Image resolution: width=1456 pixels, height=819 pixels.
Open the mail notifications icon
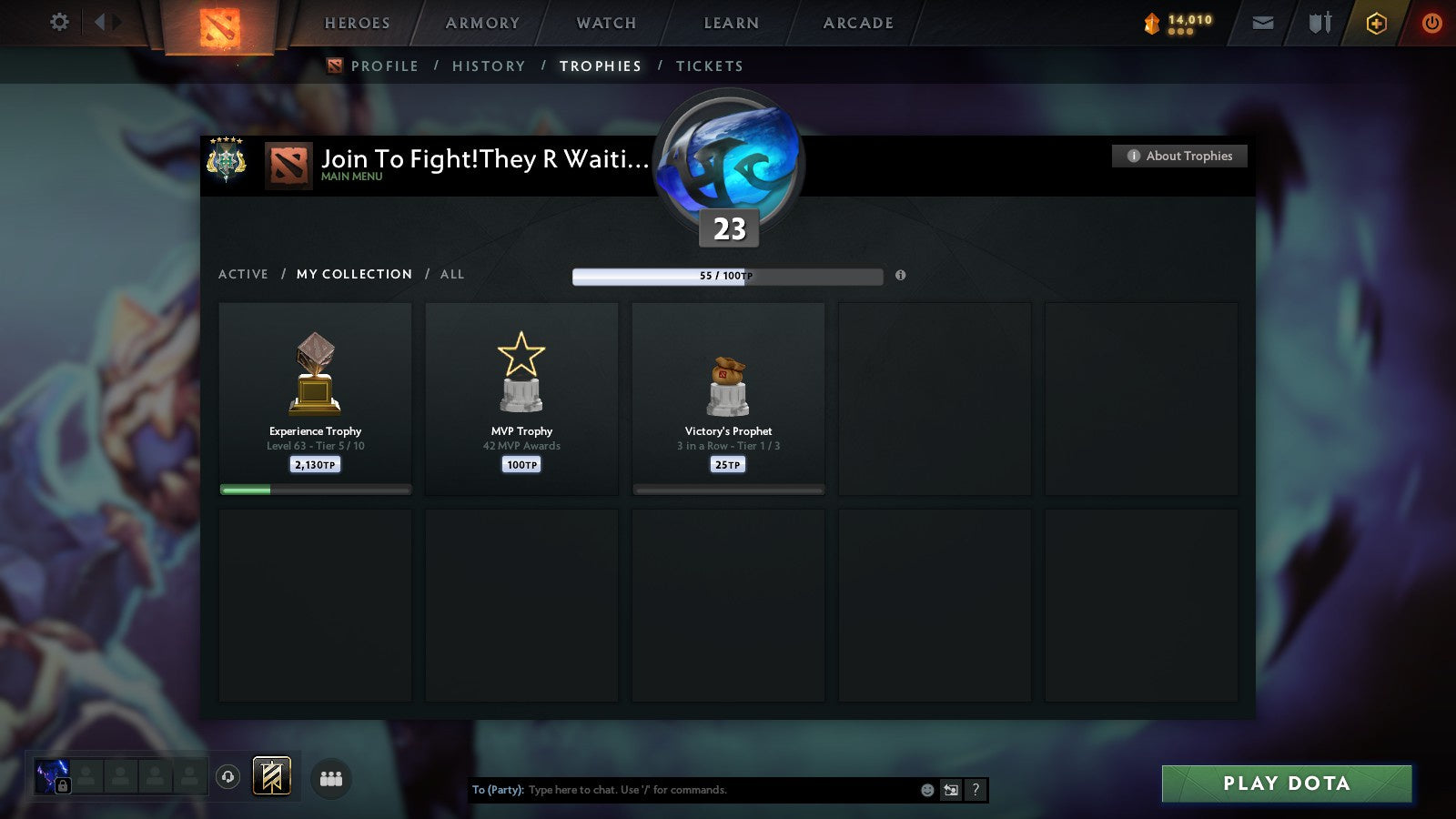(x=1263, y=23)
